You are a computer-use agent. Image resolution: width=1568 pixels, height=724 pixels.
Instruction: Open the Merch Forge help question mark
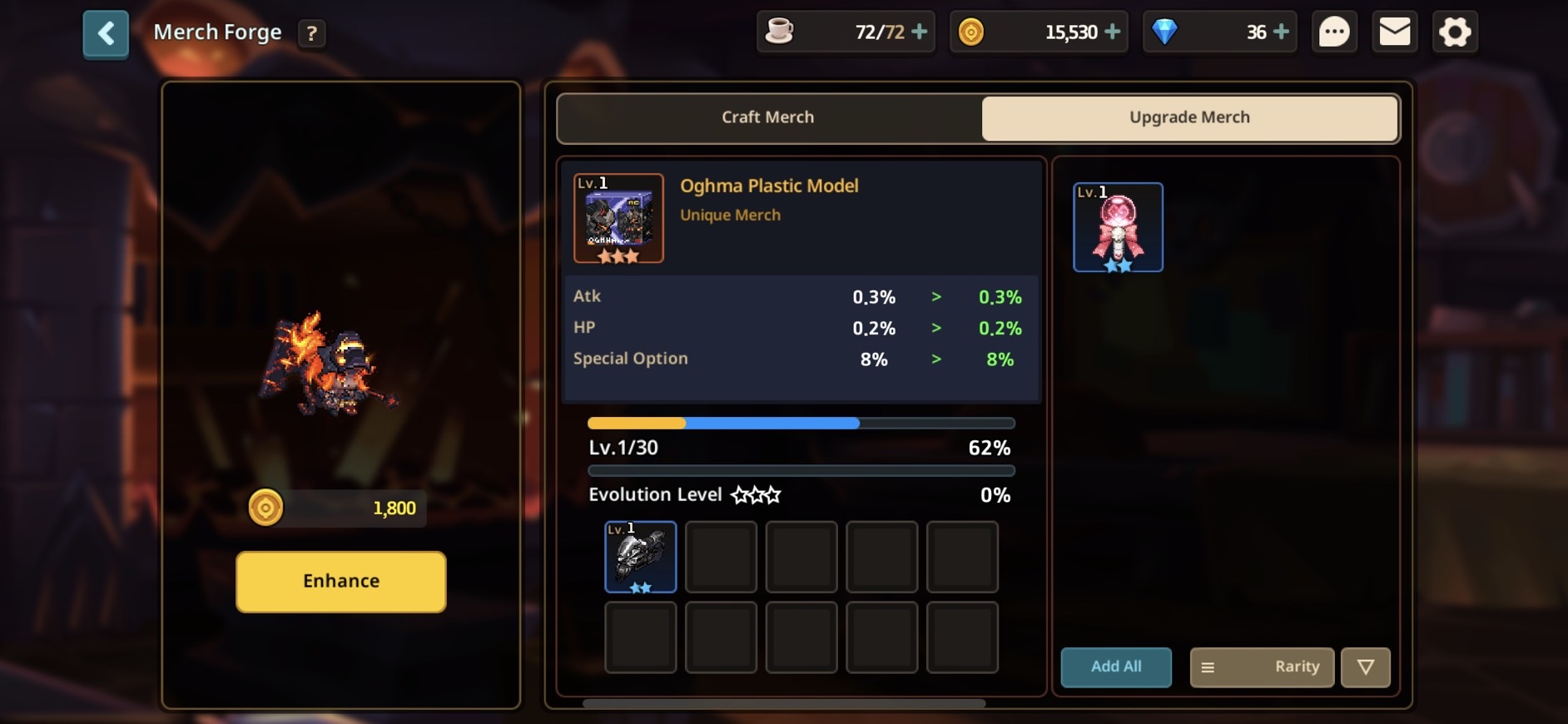311,33
